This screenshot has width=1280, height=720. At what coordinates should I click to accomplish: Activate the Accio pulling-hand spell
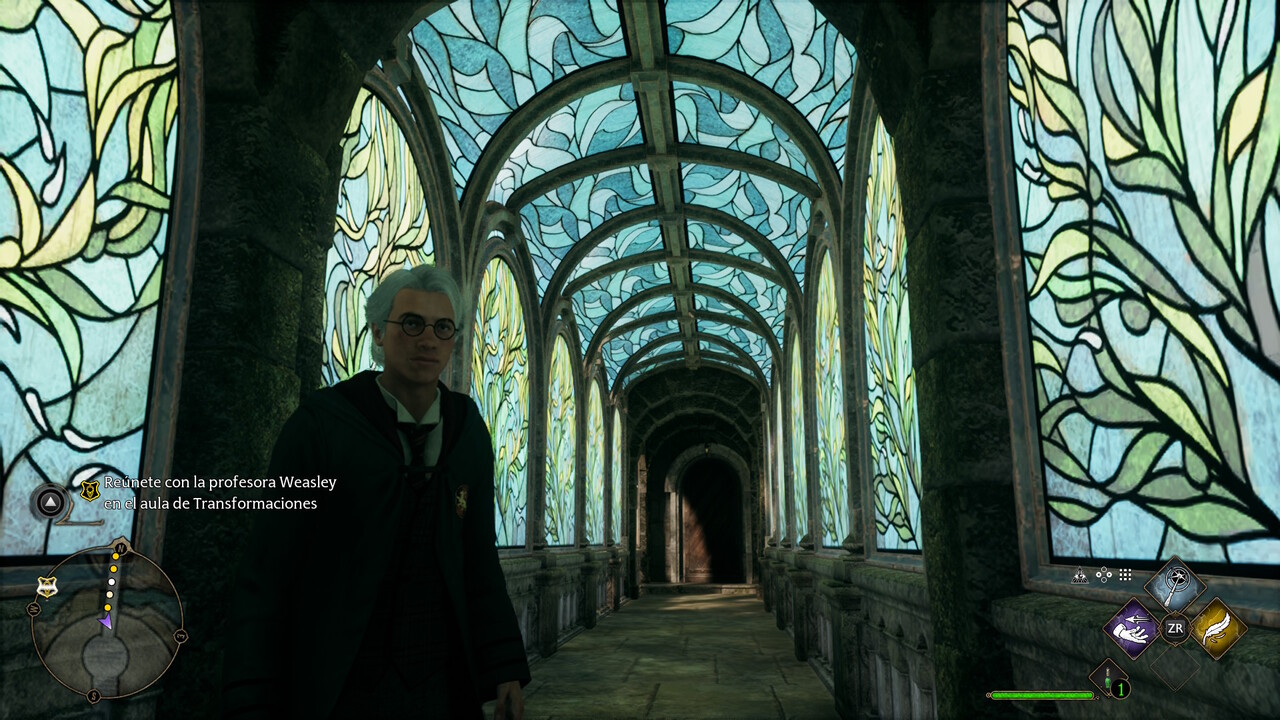pyautogui.click(x=1132, y=628)
